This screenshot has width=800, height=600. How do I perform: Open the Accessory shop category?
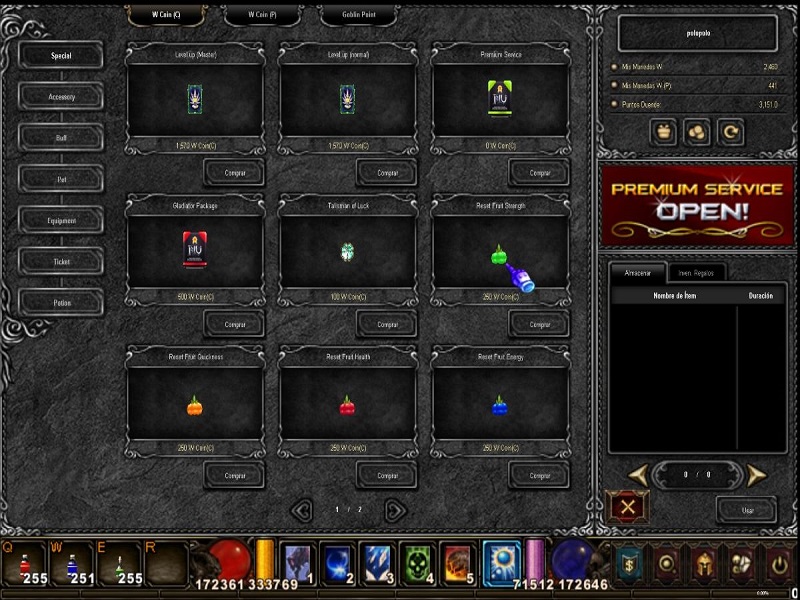[61, 97]
